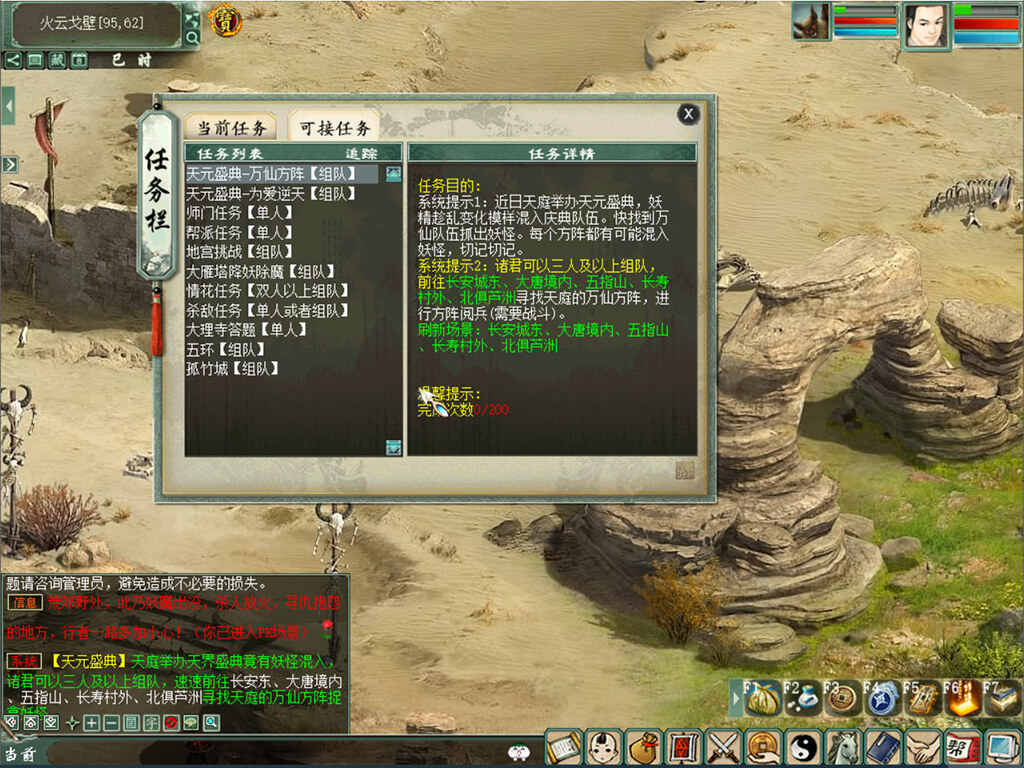Open the golden 宝 treasure icon
The height and width of the screenshot is (768, 1024).
tap(222, 19)
